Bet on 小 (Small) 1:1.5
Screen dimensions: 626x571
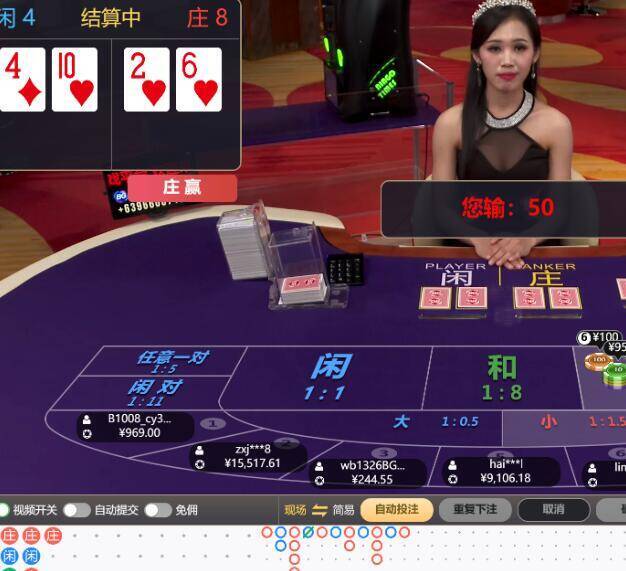pyautogui.click(x=570, y=422)
